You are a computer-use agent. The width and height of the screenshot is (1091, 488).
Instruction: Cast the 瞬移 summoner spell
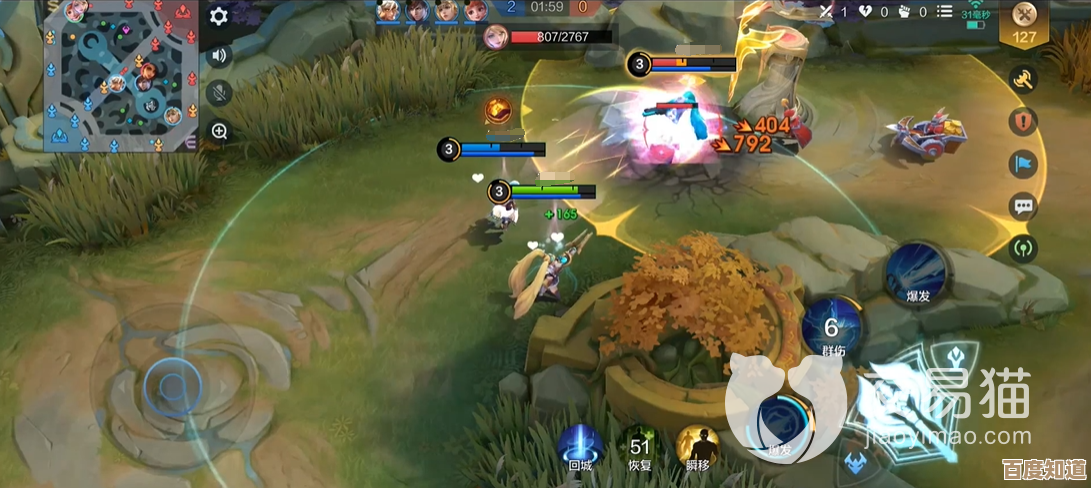(x=699, y=446)
